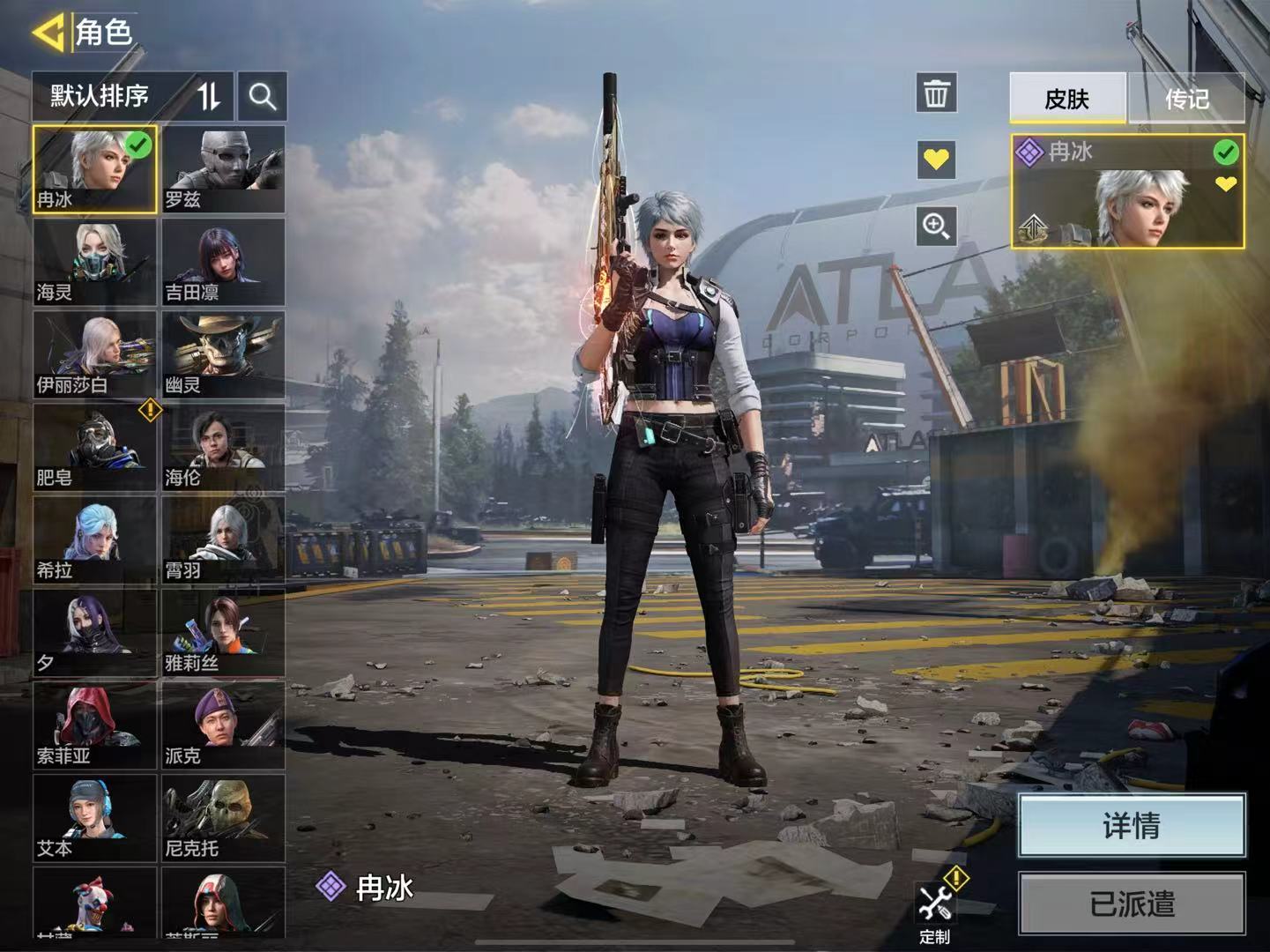
Task: Click the magnifying glass search button
Action: point(263,96)
